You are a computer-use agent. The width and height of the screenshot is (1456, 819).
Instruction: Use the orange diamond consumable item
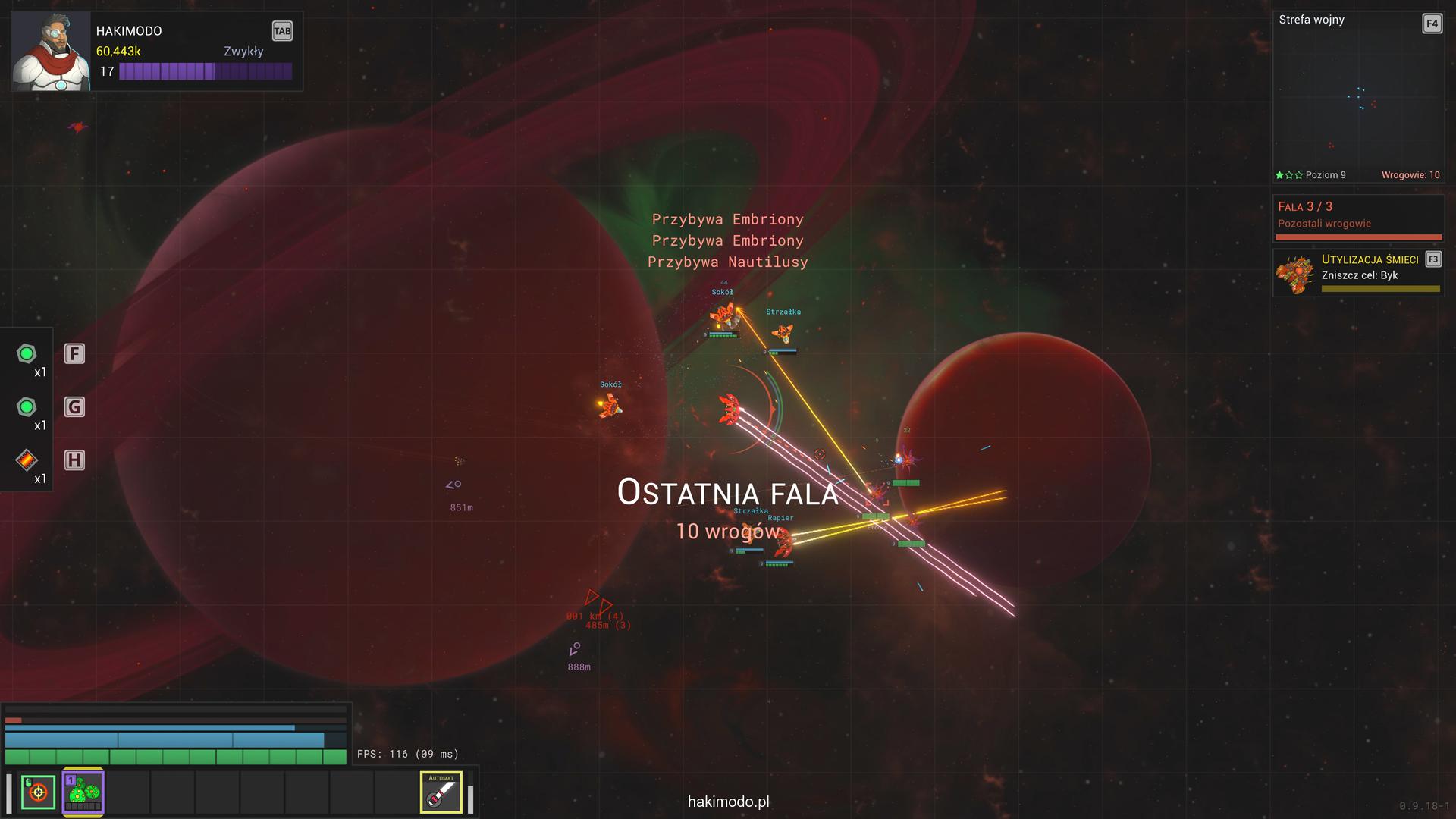click(27, 460)
